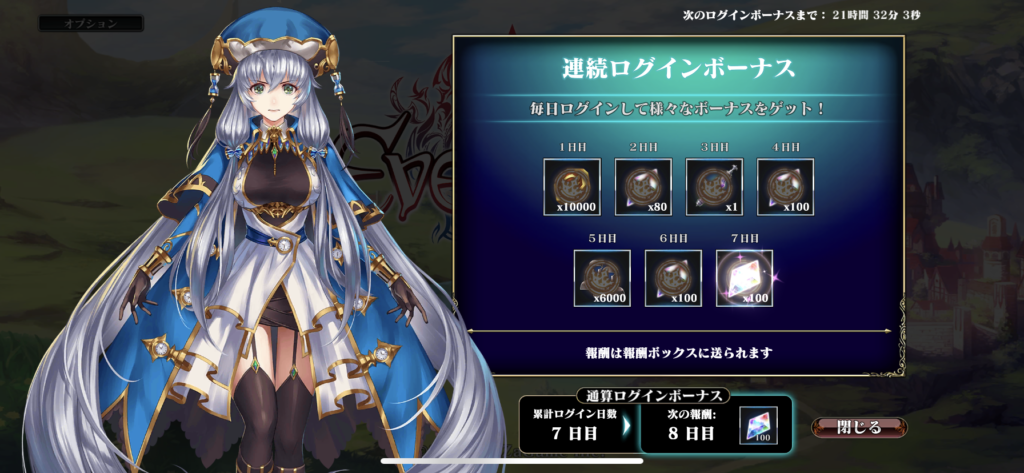Select the day 7 rainbow crystal reward

pos(744,278)
